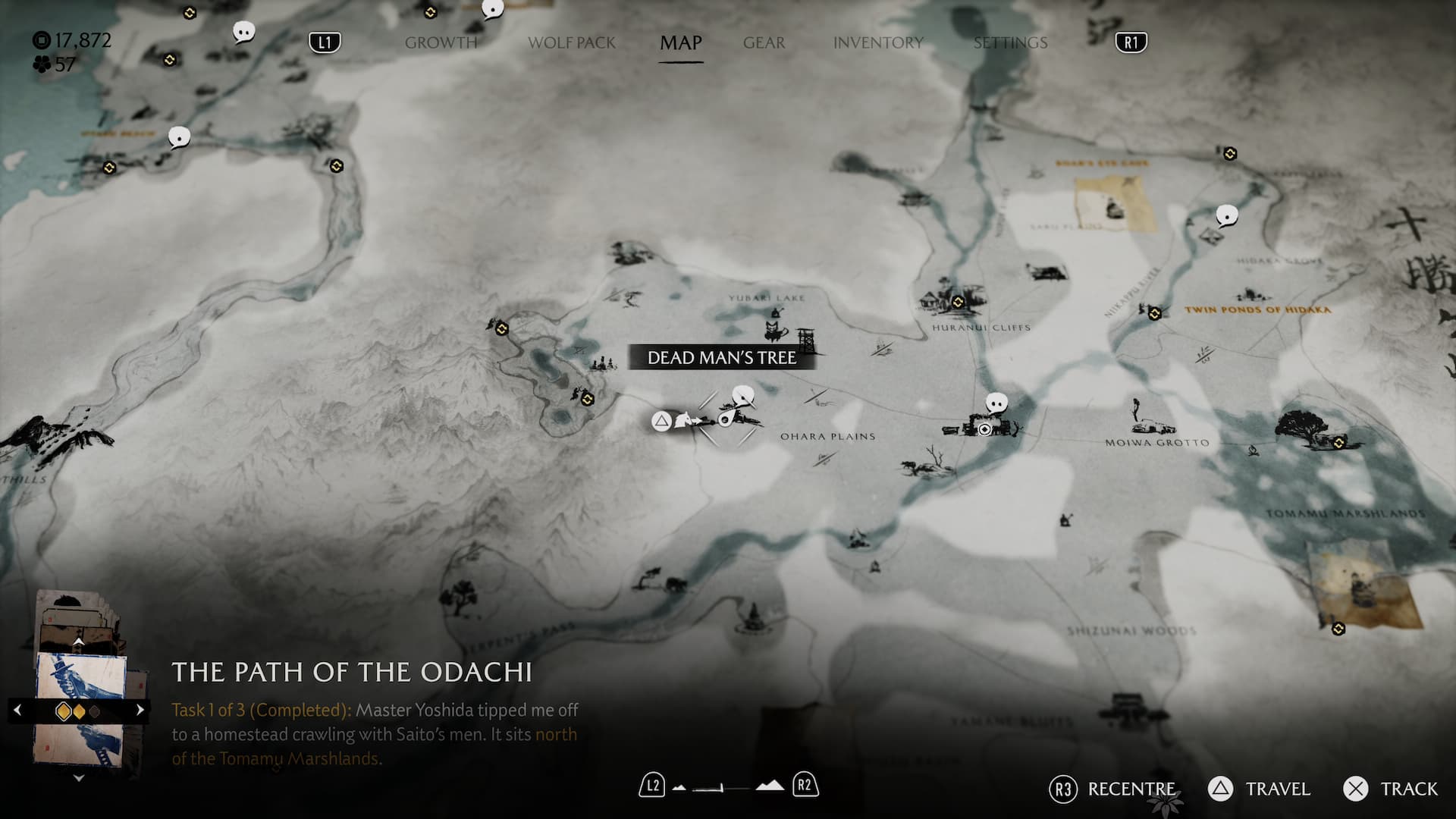Pick the large tree landmark in Tomamu Marshlands
This screenshot has width=1456, height=819.
[1303, 427]
